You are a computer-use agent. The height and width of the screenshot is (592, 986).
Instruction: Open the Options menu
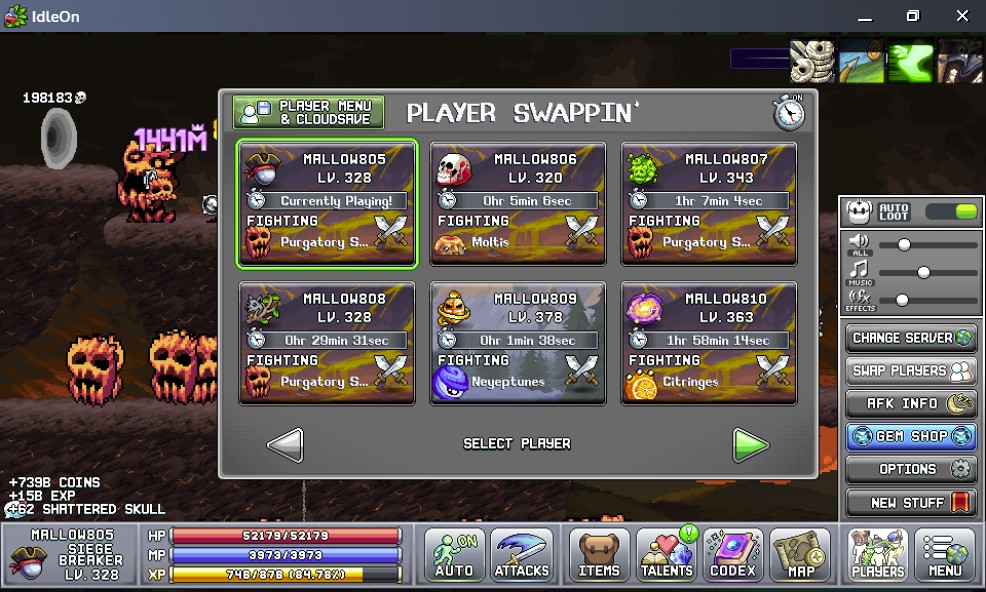pyautogui.click(x=910, y=470)
